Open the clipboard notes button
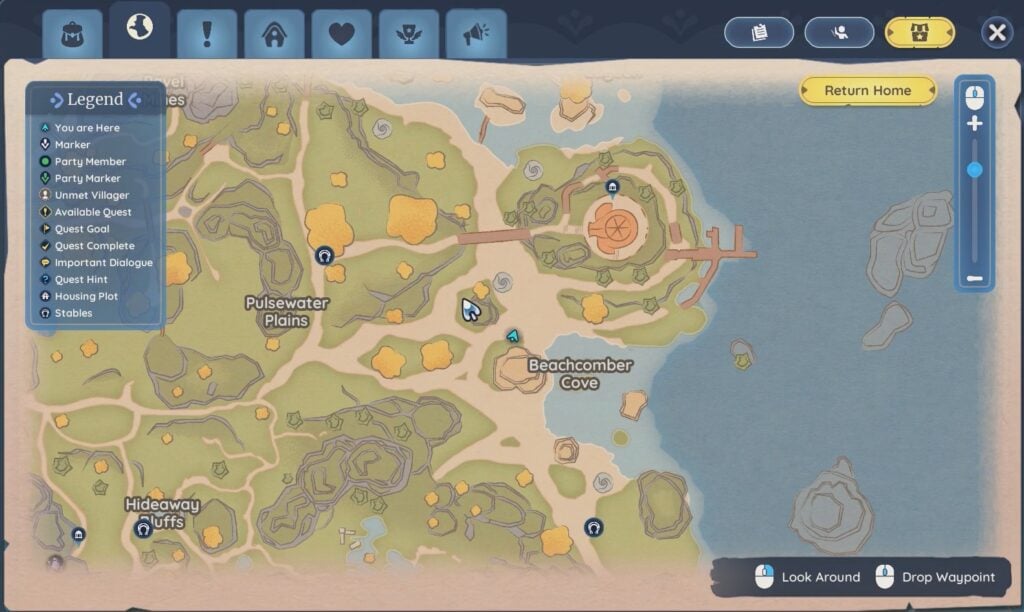Screen dimensions: 1024x612 coord(759,33)
